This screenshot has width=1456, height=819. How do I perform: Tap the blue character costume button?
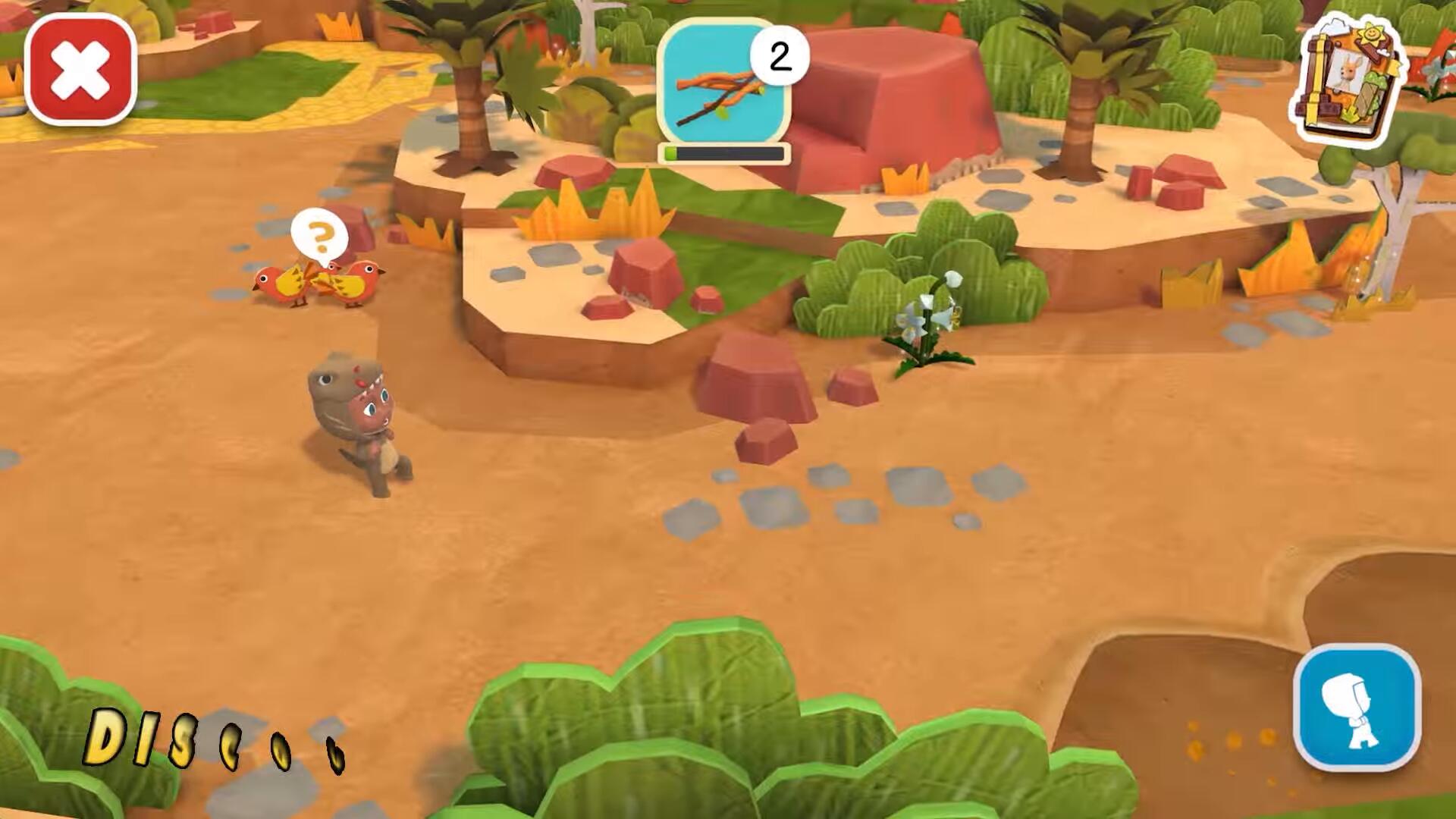click(1357, 707)
